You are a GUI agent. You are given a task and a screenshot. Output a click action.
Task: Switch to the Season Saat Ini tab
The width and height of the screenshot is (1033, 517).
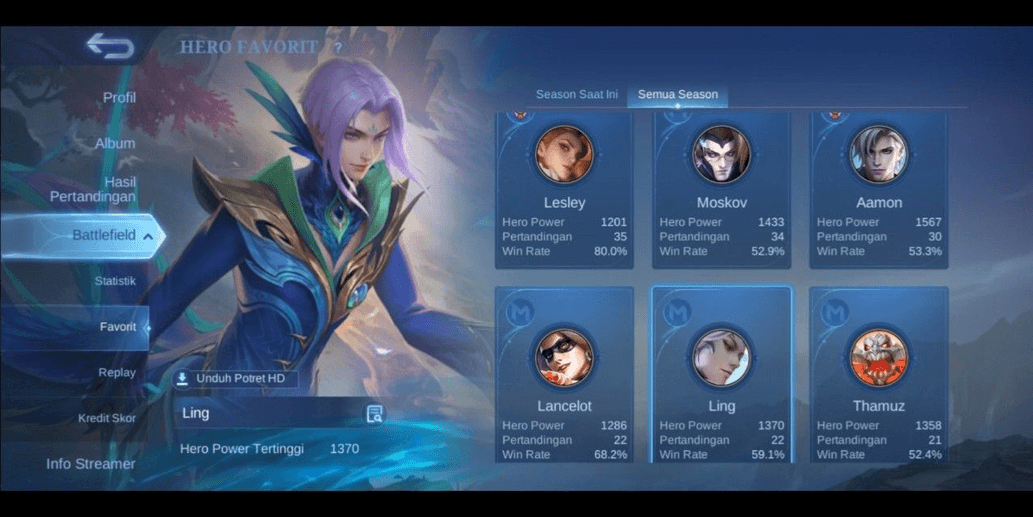[577, 95]
